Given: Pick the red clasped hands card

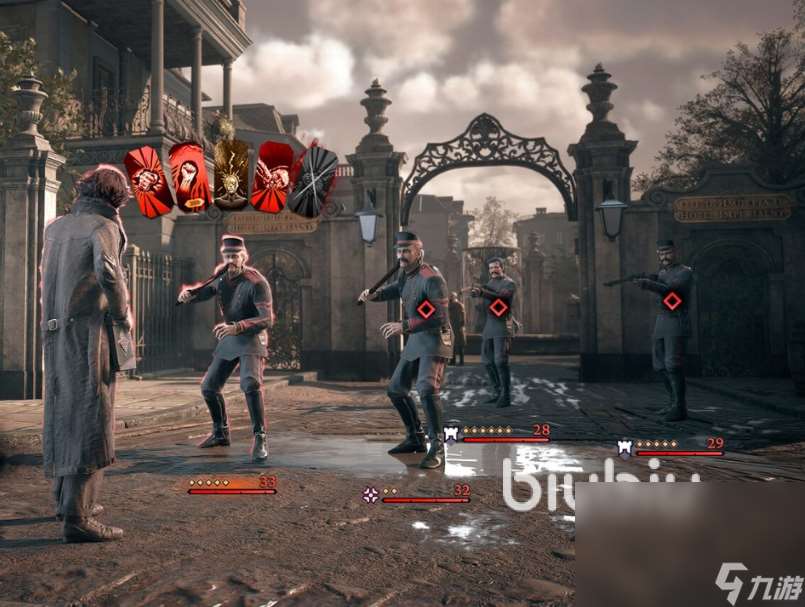Looking at the screenshot, I should tap(272, 177).
